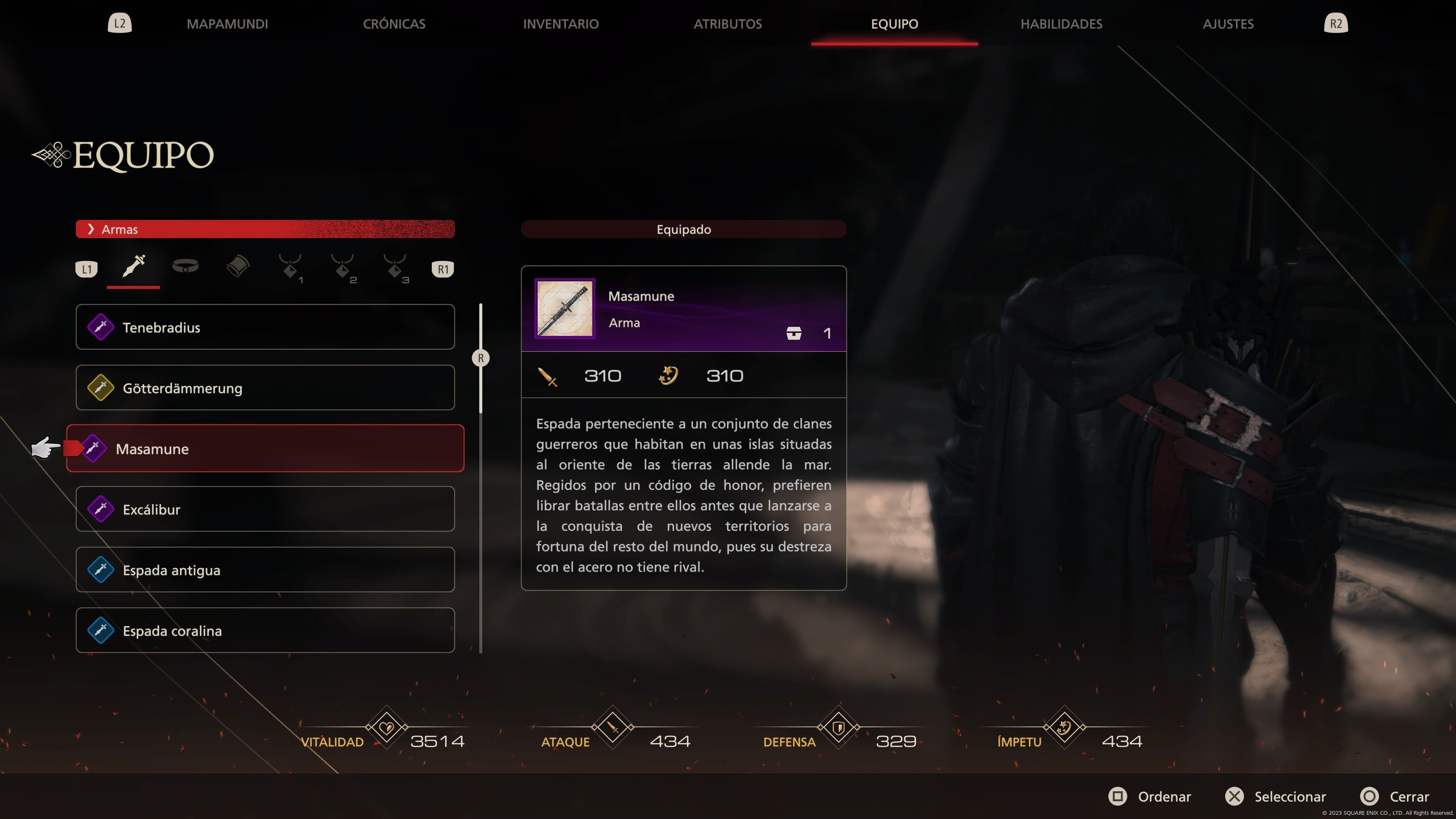Image resolution: width=1456 pixels, height=819 pixels.
Task: Select the Götterdämmerung weapon entry
Action: (x=265, y=388)
